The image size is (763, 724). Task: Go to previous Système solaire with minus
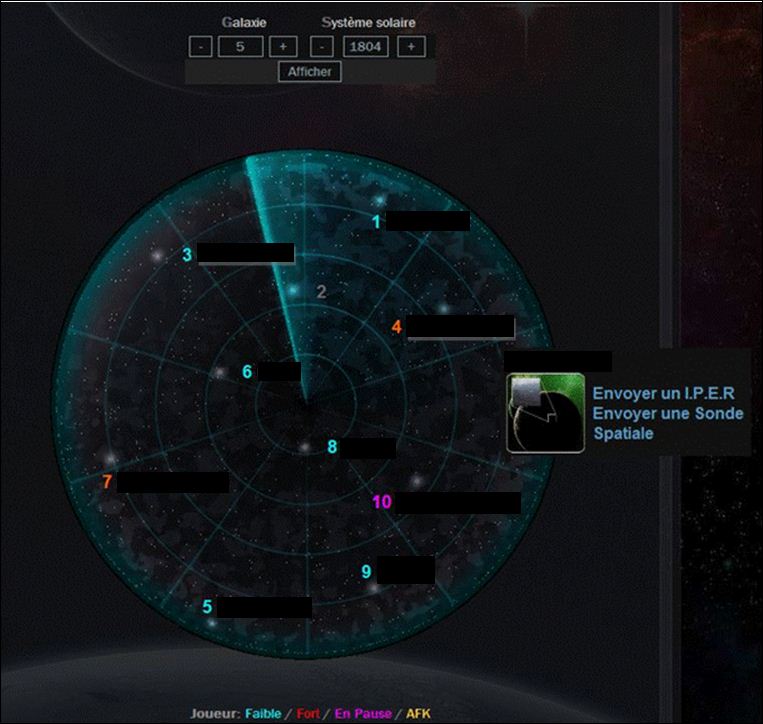[322, 46]
